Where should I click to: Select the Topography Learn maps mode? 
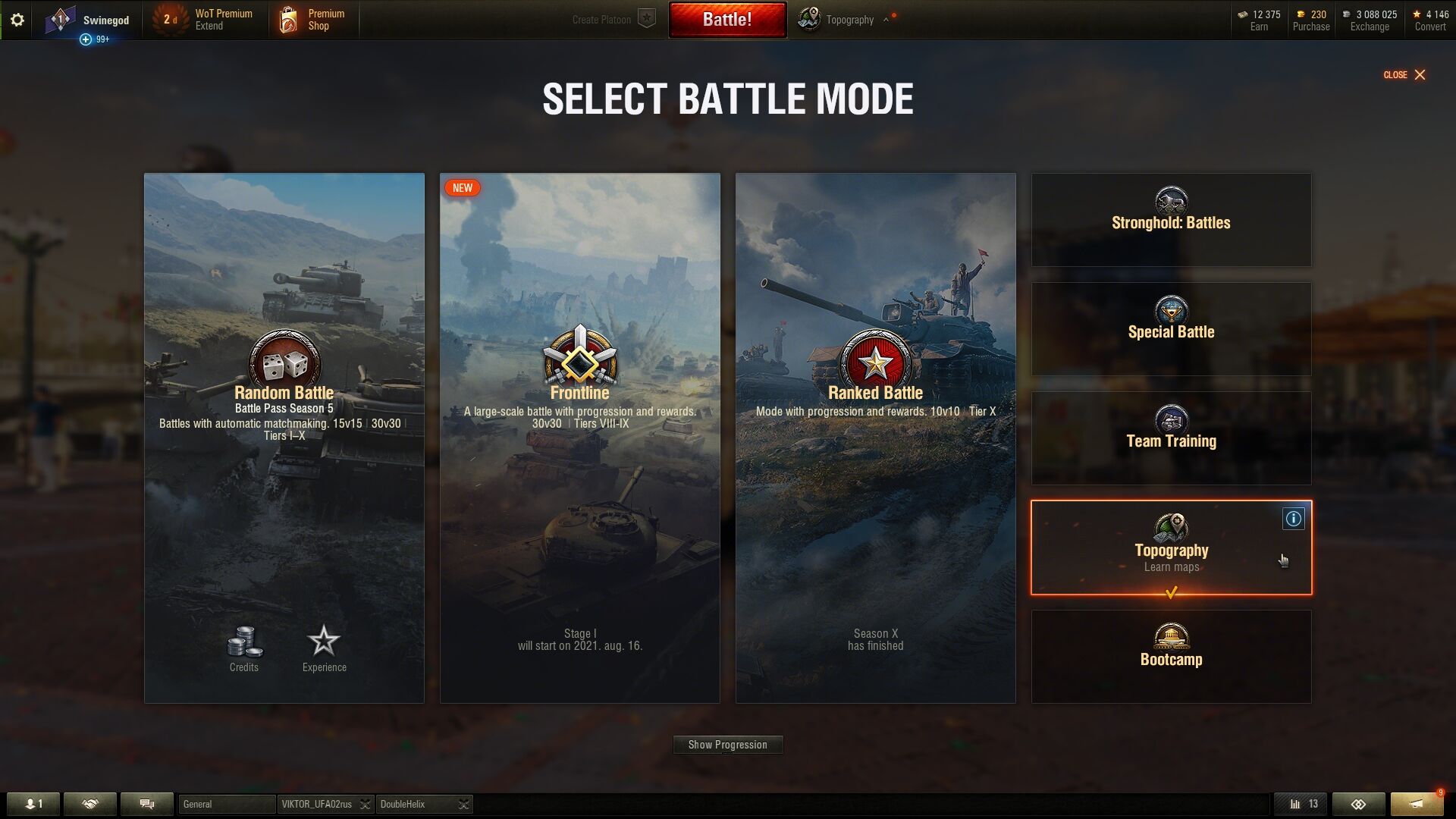[1171, 548]
